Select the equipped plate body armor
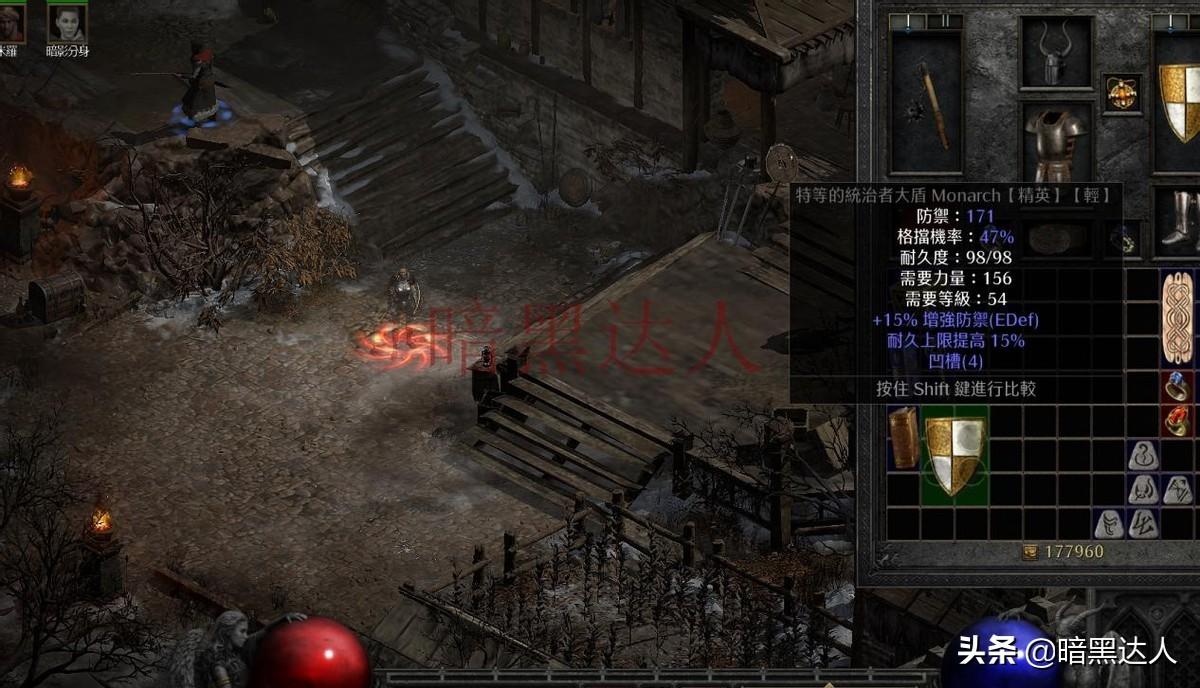 click(1056, 143)
